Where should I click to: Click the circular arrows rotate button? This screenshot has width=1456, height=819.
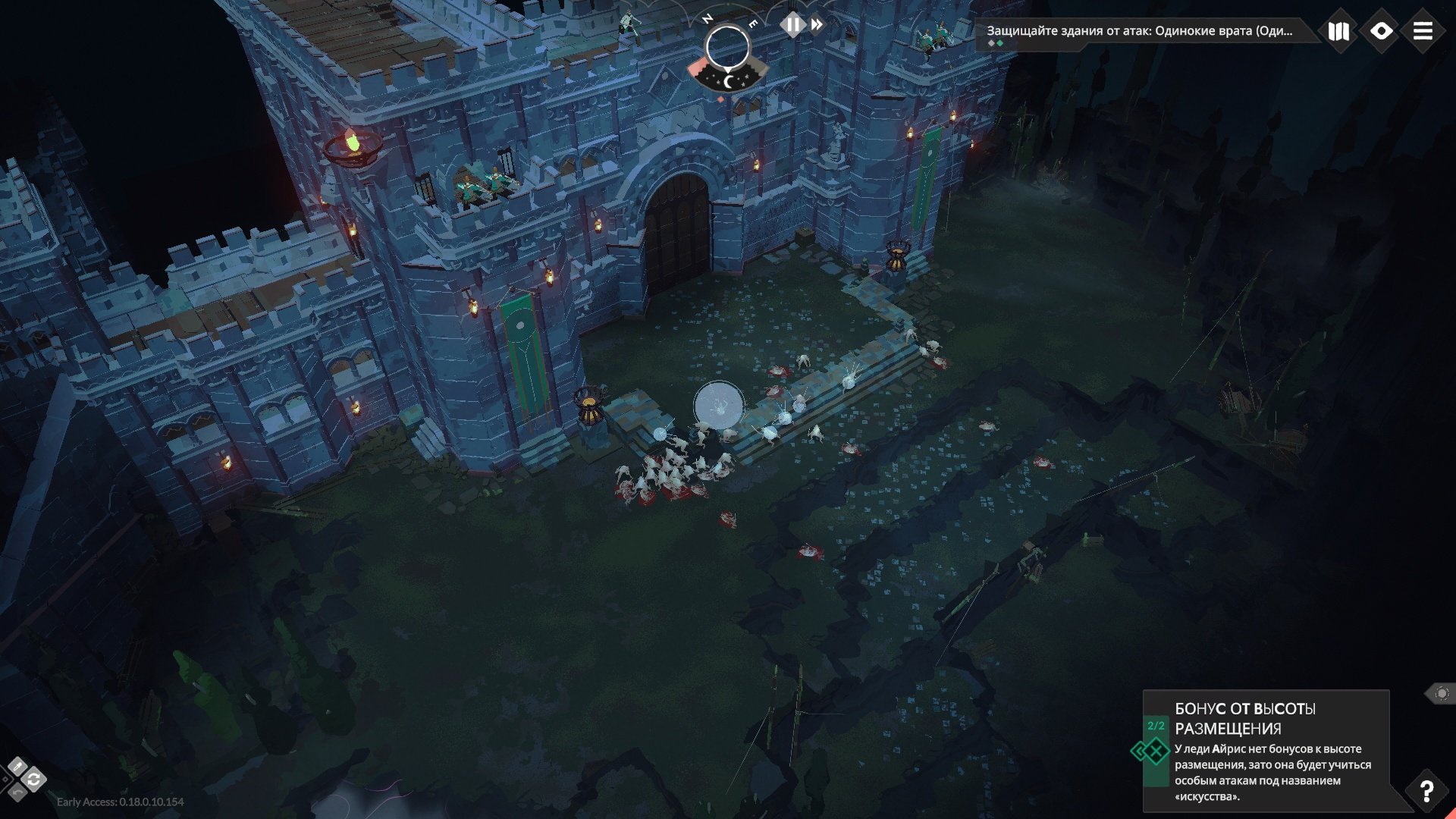pos(33,780)
